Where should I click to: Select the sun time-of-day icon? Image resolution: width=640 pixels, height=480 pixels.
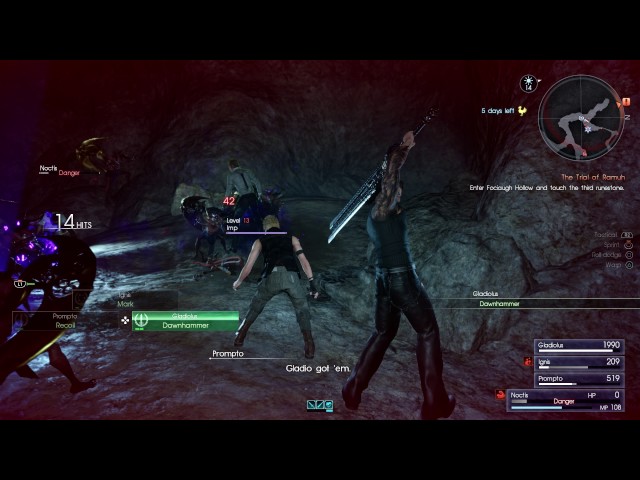click(x=529, y=84)
